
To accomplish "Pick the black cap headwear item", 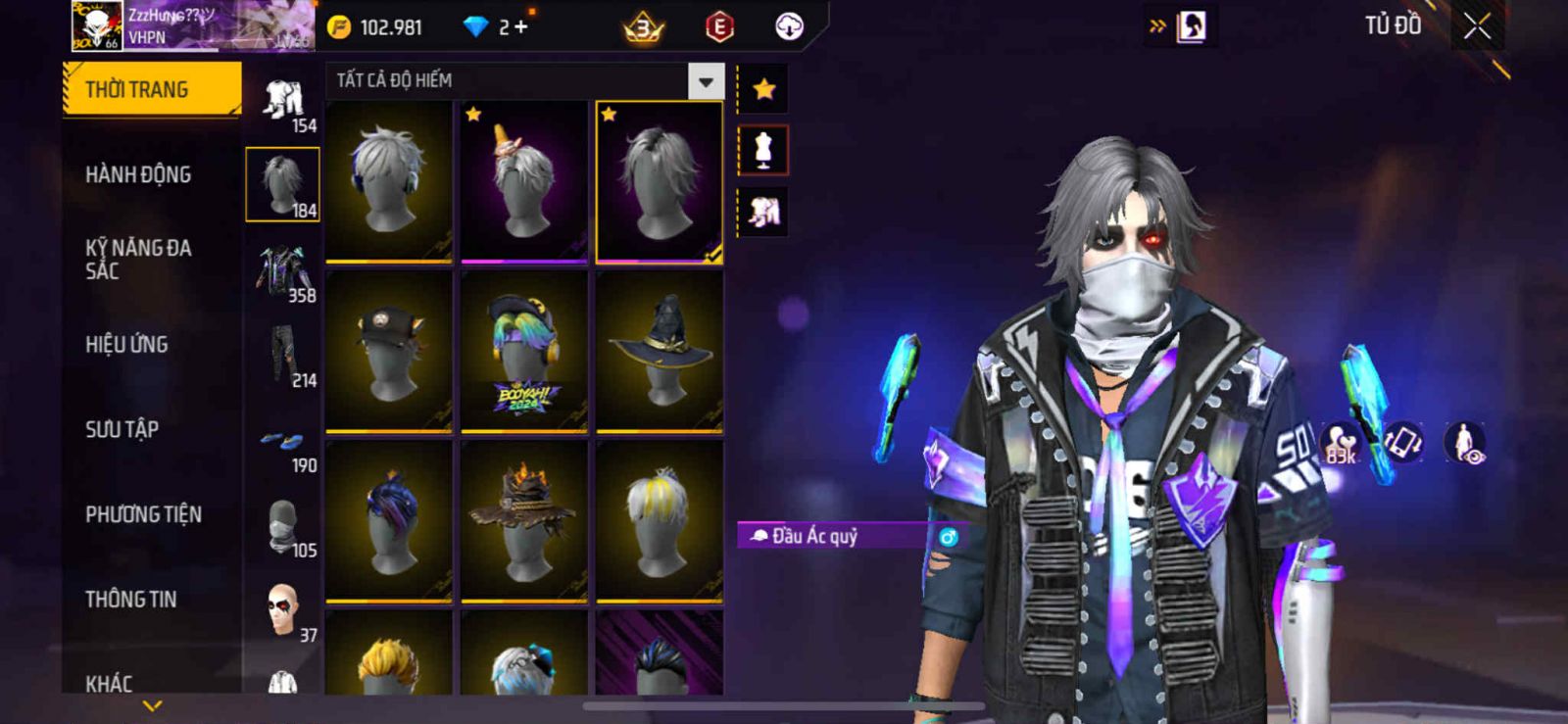I will point(389,351).
